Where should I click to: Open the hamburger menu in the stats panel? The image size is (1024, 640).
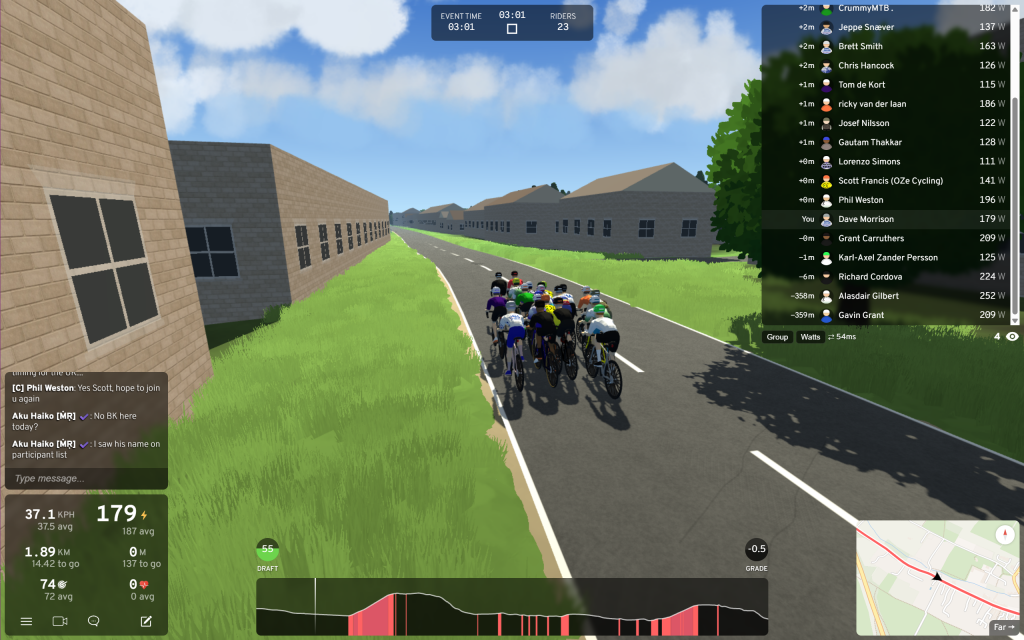coord(27,621)
